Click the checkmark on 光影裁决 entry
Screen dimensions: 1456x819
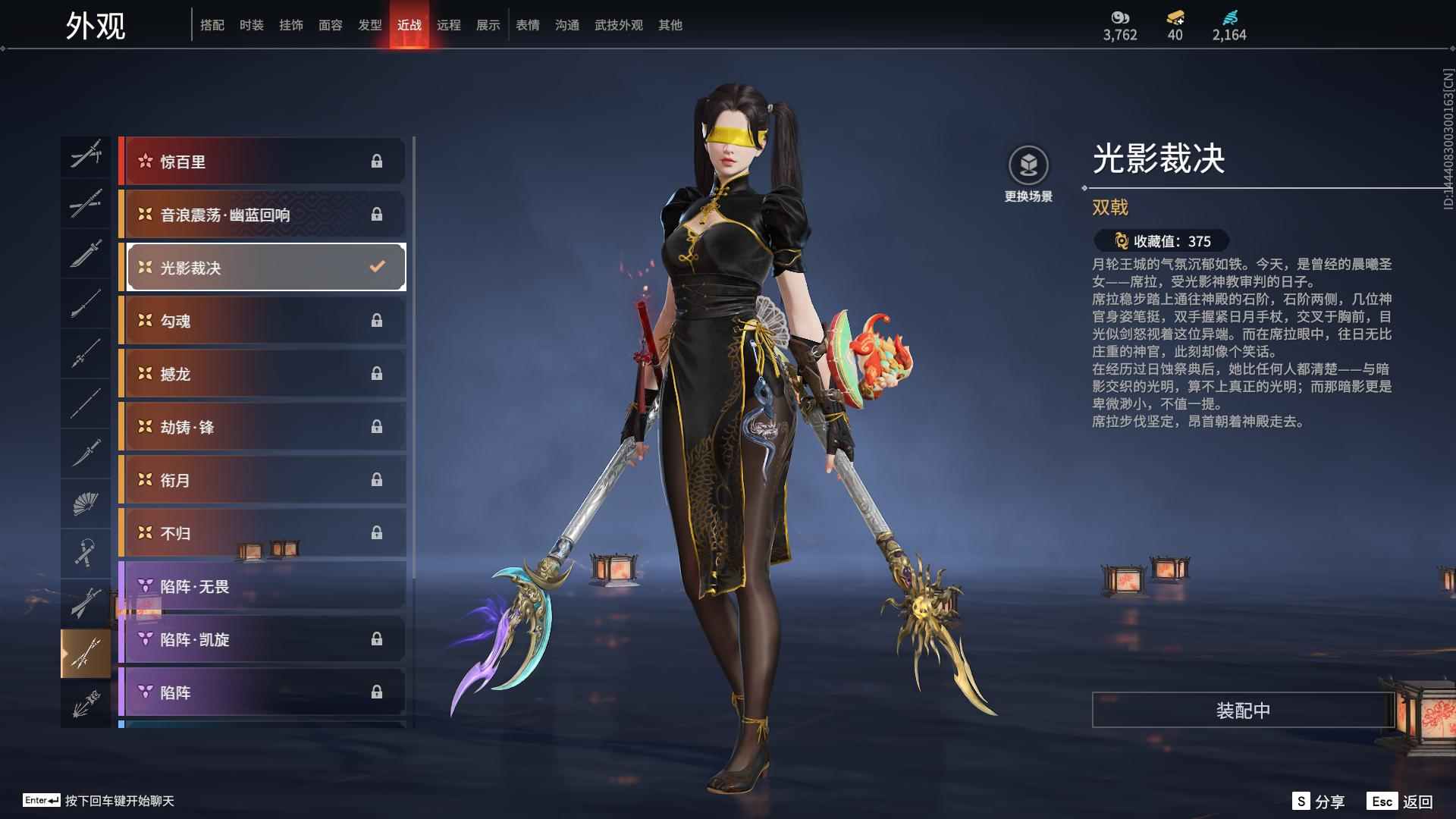(x=375, y=266)
